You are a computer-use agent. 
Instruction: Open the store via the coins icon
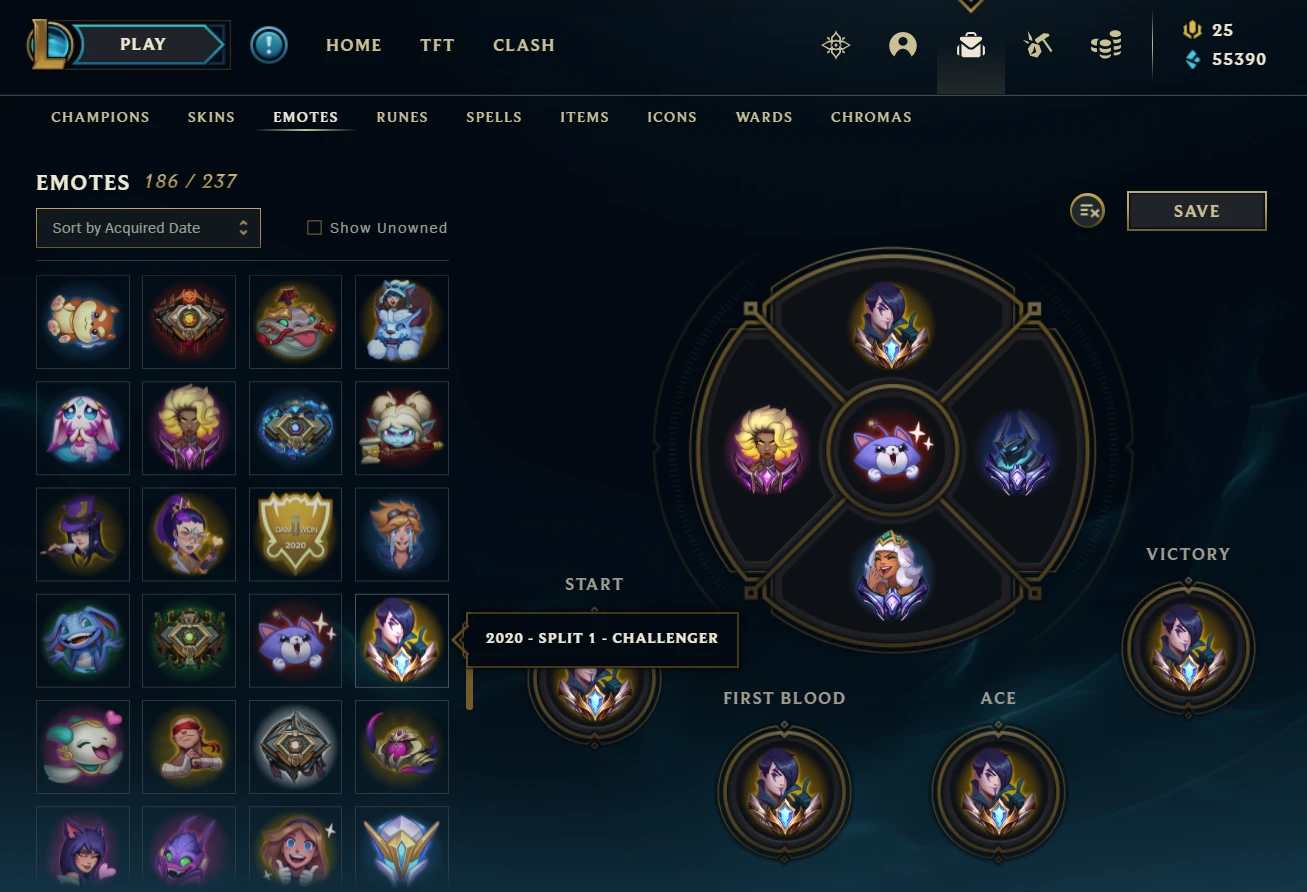pos(1105,44)
